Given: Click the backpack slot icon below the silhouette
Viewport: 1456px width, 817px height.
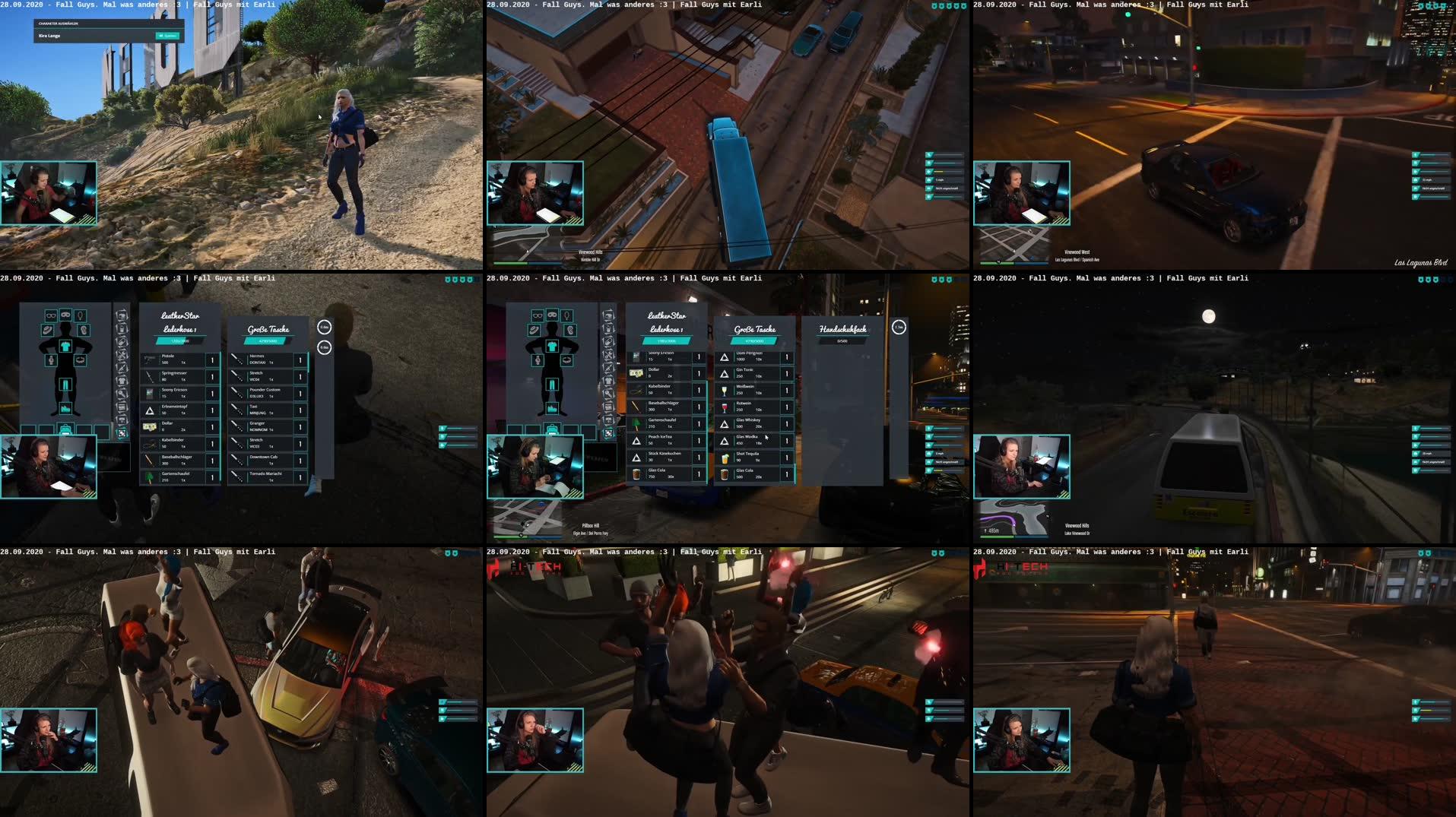Looking at the screenshot, I should 66,429.
